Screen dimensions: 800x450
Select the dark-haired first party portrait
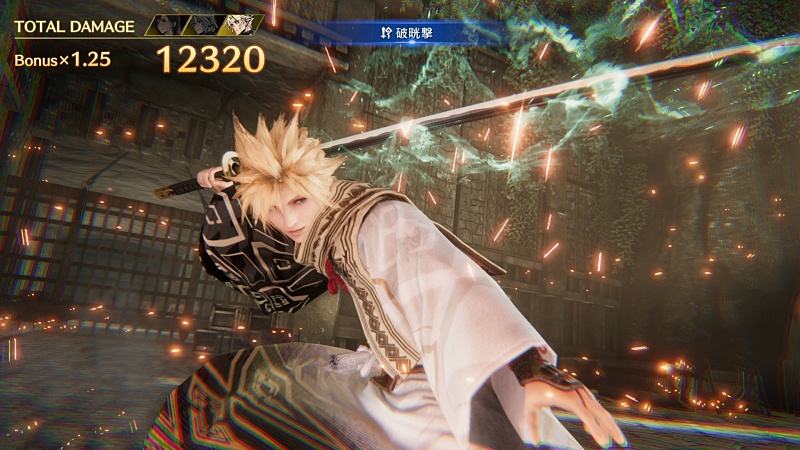point(166,25)
